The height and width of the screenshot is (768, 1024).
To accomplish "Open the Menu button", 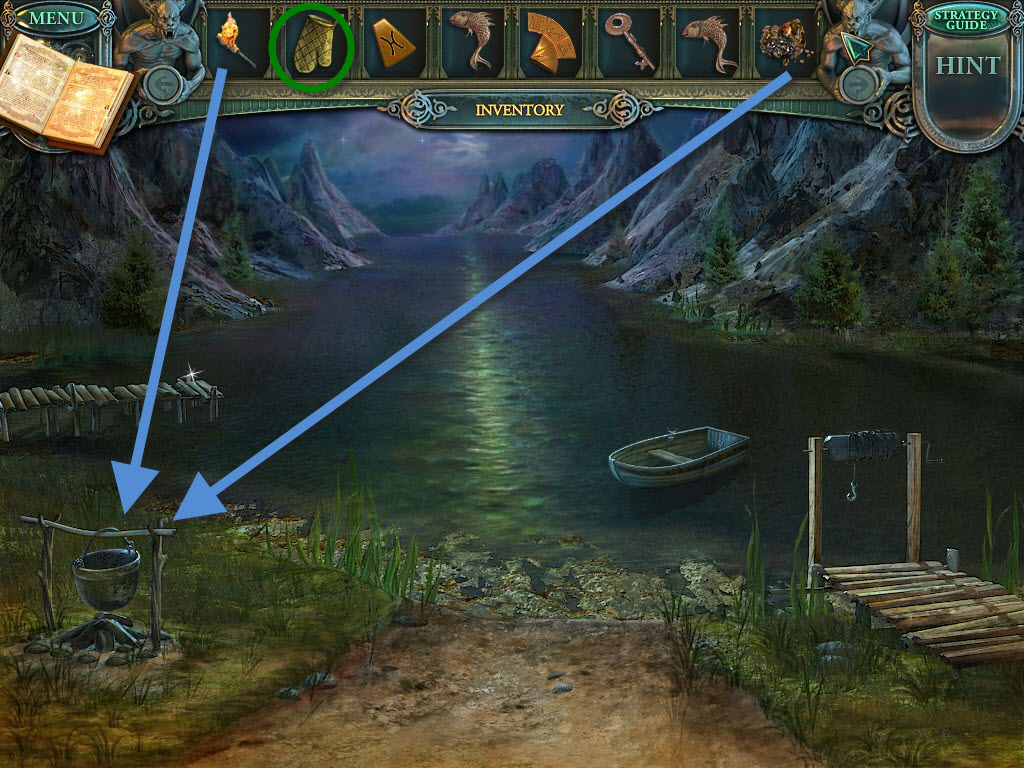I will 56,19.
